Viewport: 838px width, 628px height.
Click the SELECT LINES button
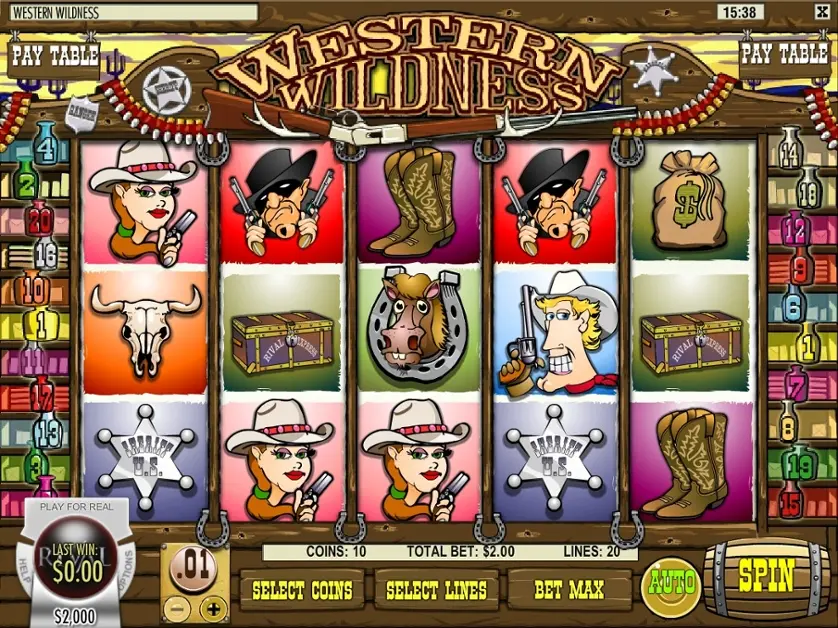(x=436, y=590)
